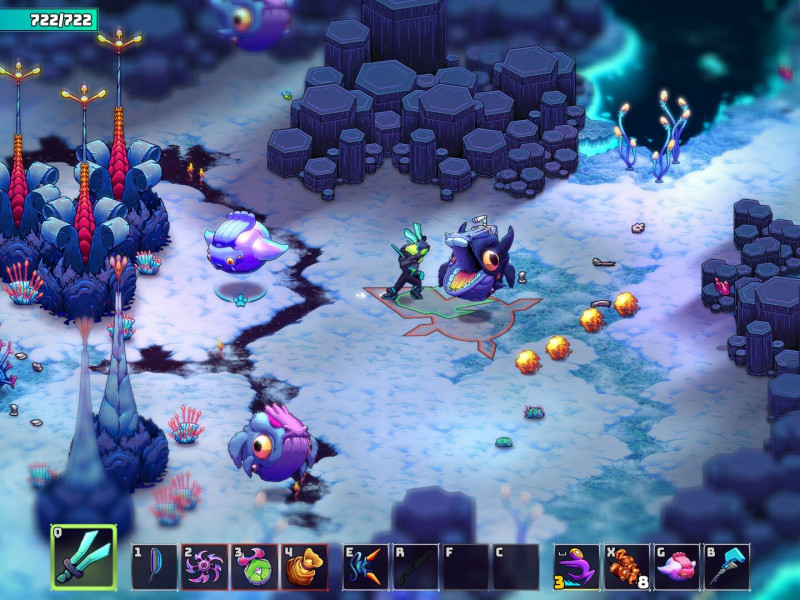Screen dimensions: 800x600
Task: Pick the dark staff in slot R
Action: (x=415, y=566)
